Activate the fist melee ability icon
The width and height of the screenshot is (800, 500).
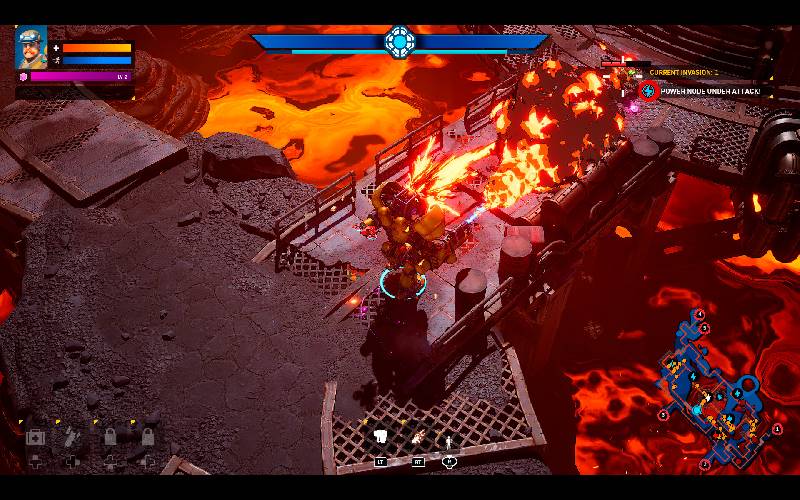tap(381, 437)
